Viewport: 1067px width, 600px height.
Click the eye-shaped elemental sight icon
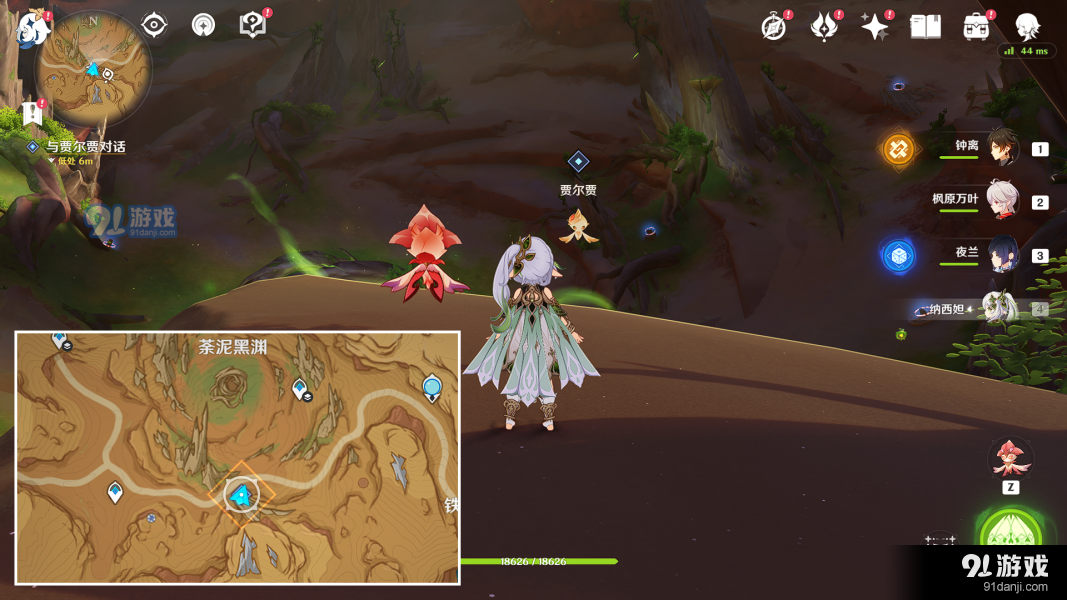click(x=154, y=25)
